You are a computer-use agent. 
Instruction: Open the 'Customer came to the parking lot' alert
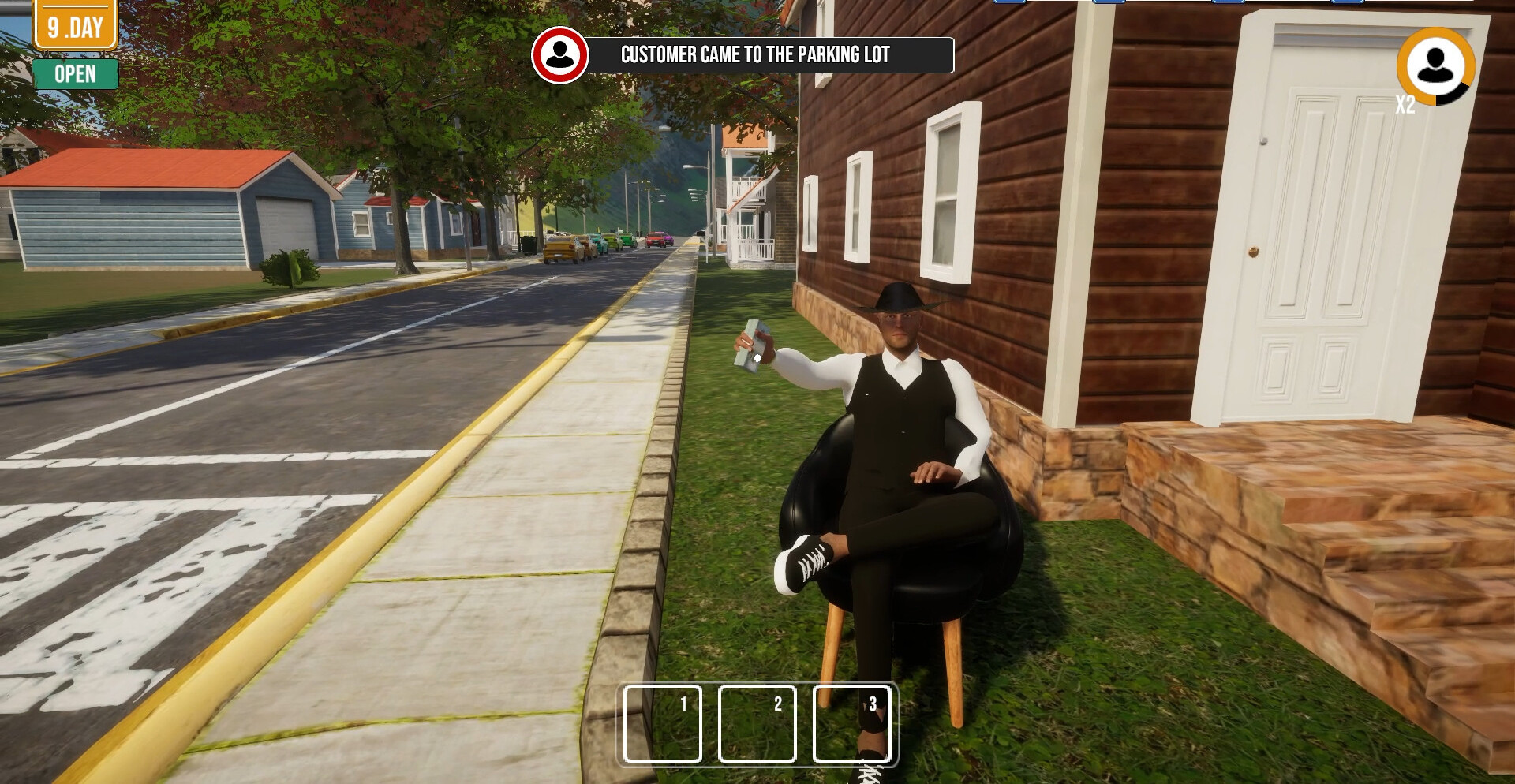tap(755, 54)
